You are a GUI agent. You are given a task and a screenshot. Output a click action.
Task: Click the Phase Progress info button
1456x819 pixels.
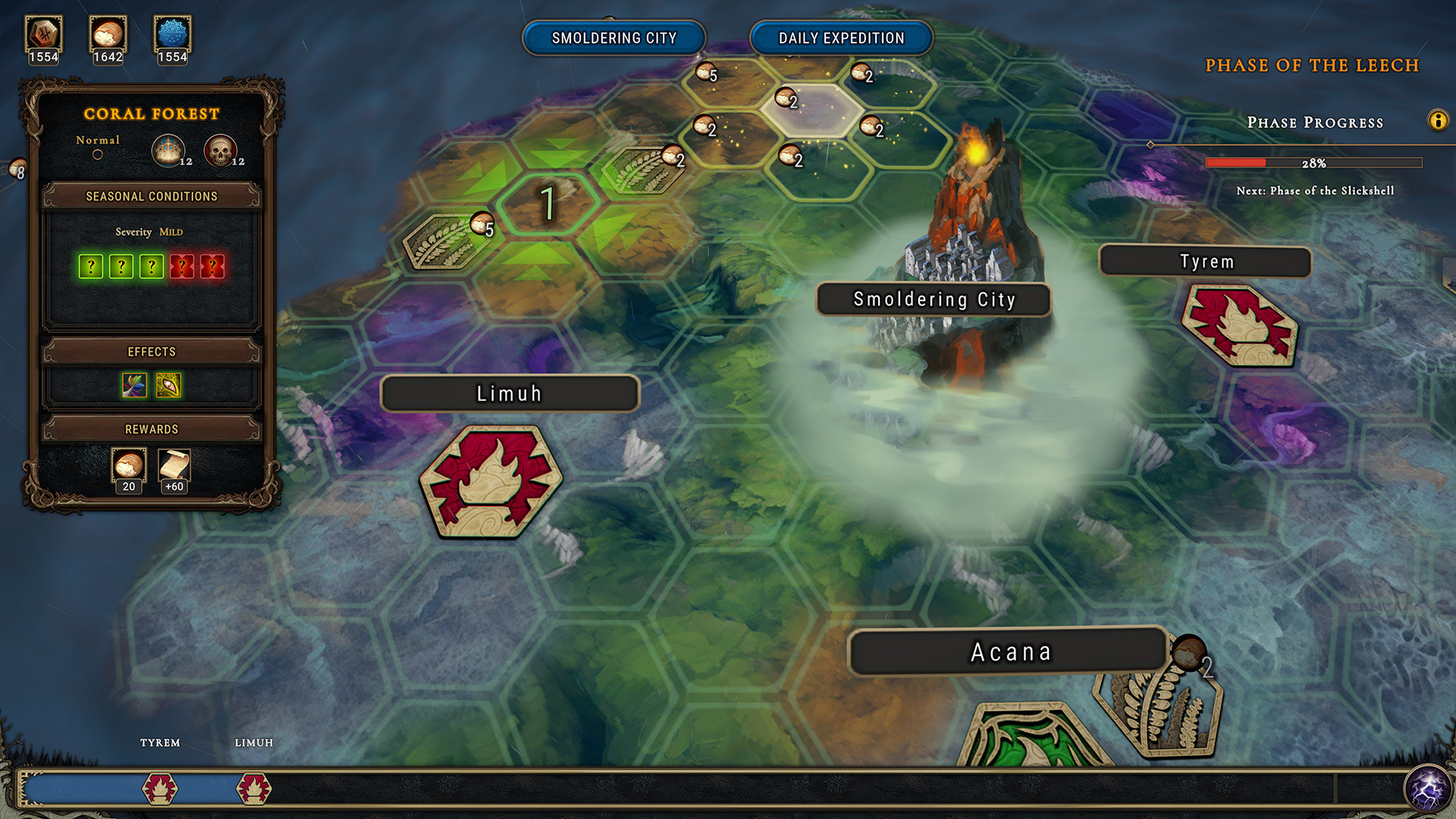pos(1439,119)
